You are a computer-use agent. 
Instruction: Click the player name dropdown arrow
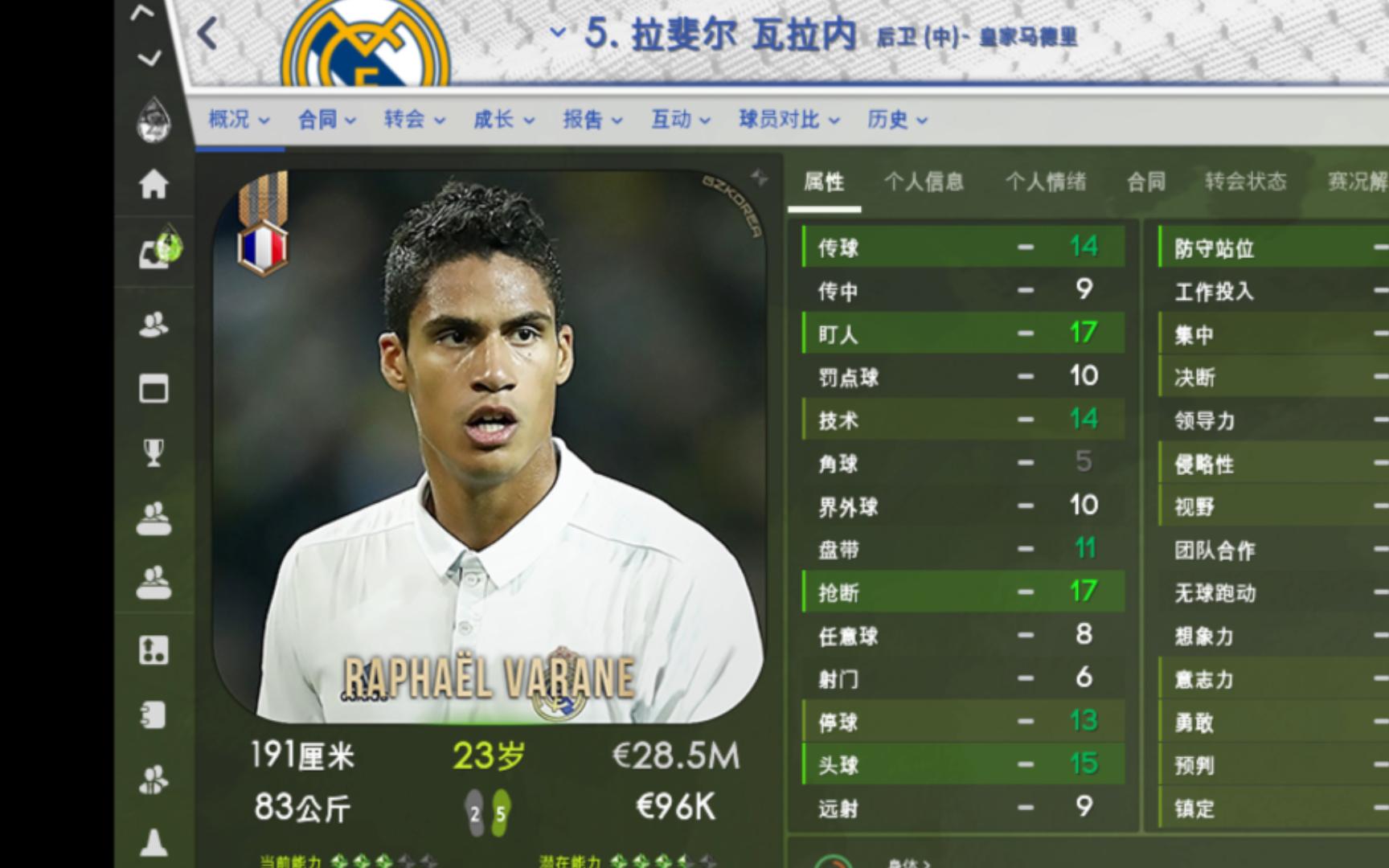point(557,32)
